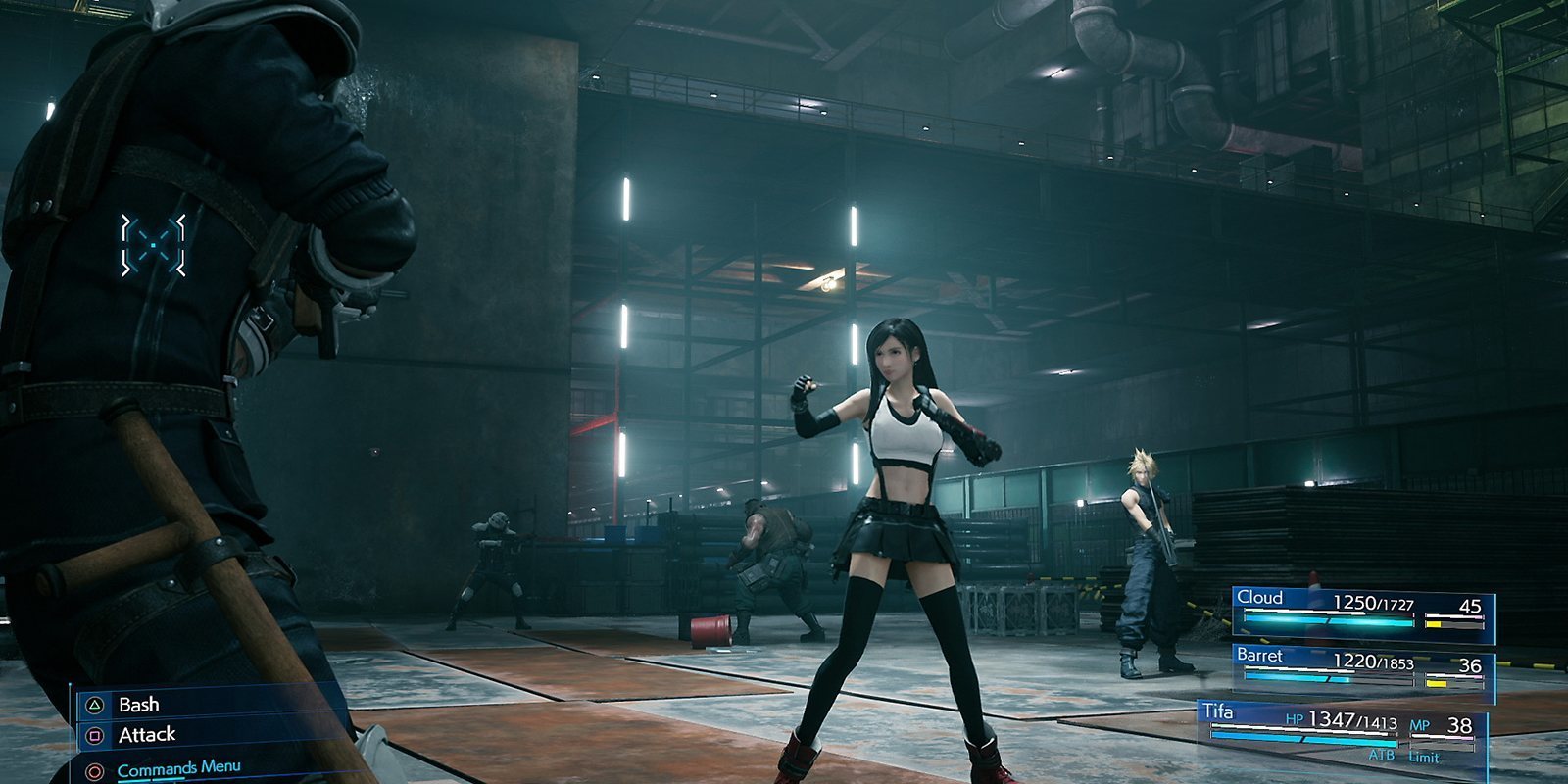Screen dimensions: 1568x784
Task: Click the ATB label under Tifa's gauge
Action: point(1383,755)
